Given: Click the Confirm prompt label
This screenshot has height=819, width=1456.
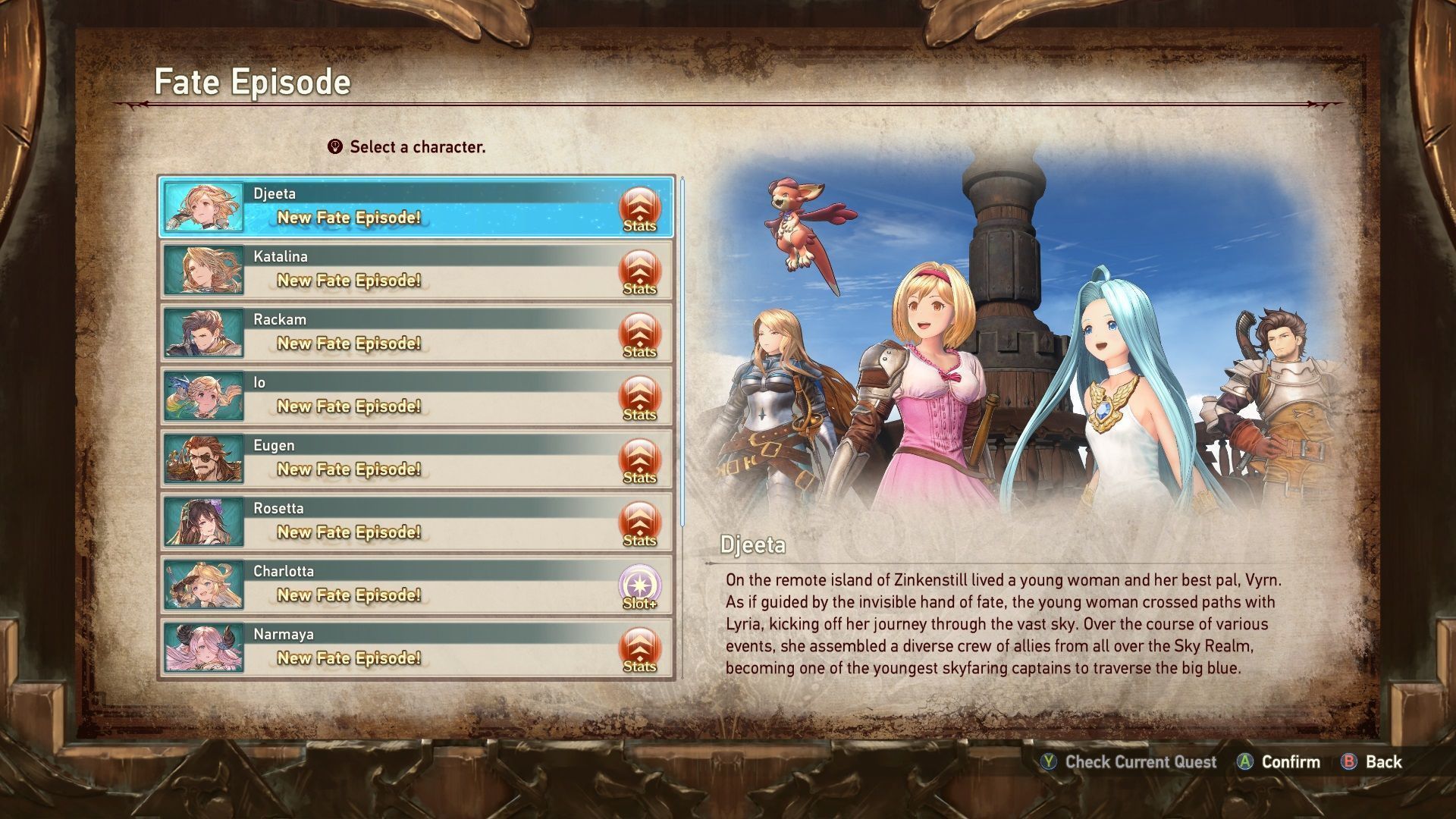Looking at the screenshot, I should pyautogui.click(x=1290, y=762).
